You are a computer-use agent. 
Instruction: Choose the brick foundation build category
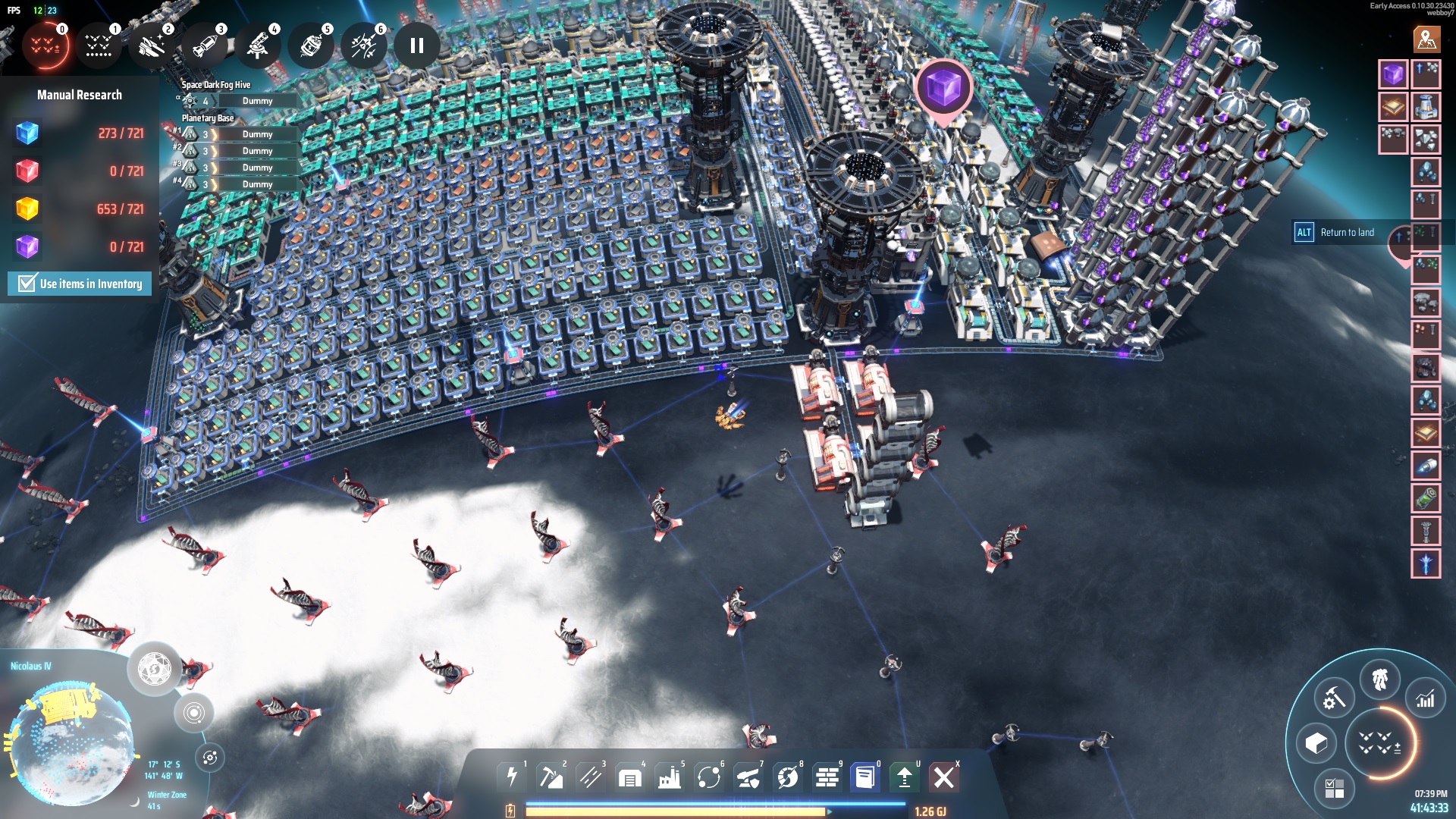[827, 777]
